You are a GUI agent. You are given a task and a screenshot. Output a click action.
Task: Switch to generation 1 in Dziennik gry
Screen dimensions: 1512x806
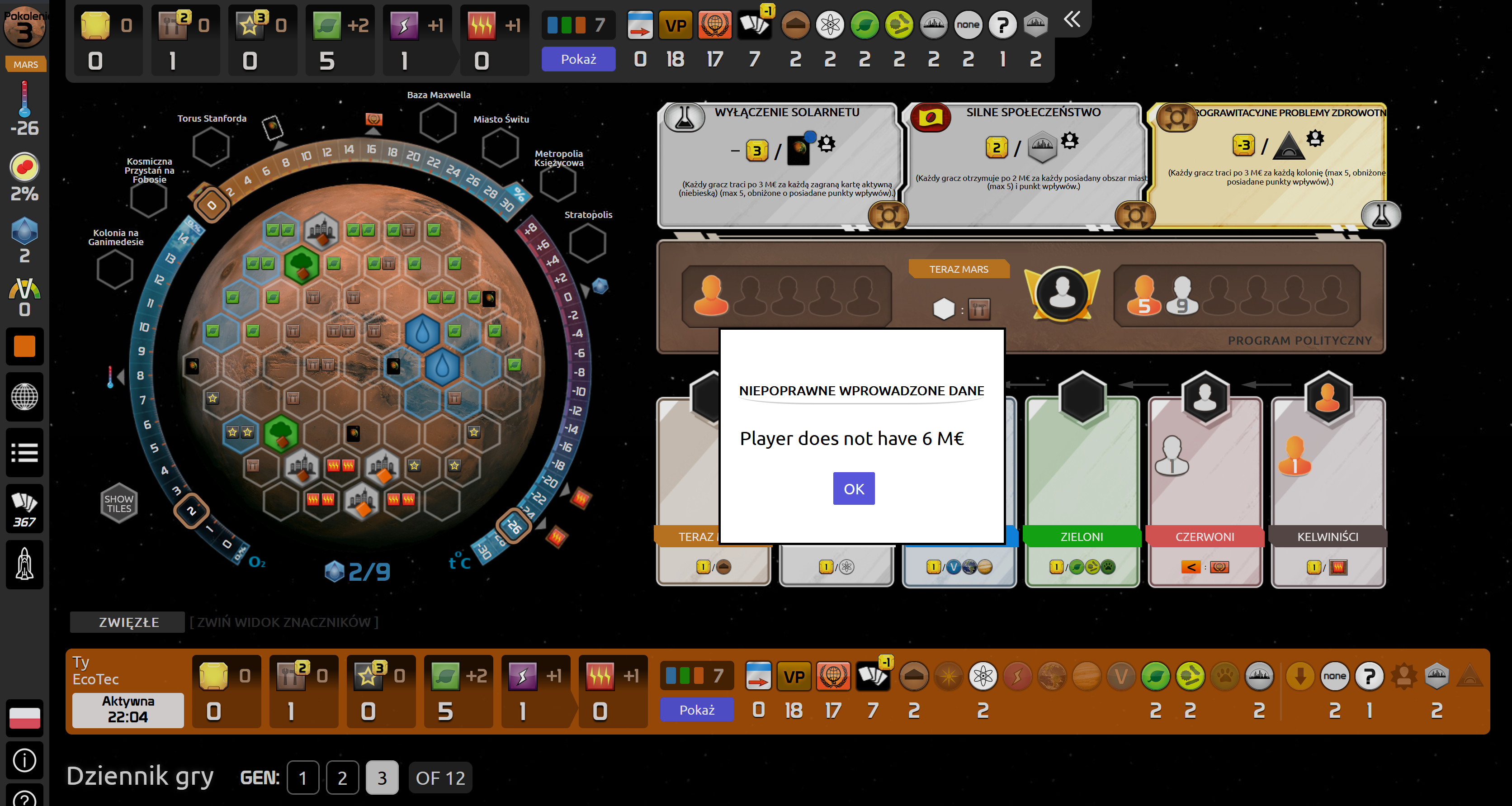coord(302,778)
